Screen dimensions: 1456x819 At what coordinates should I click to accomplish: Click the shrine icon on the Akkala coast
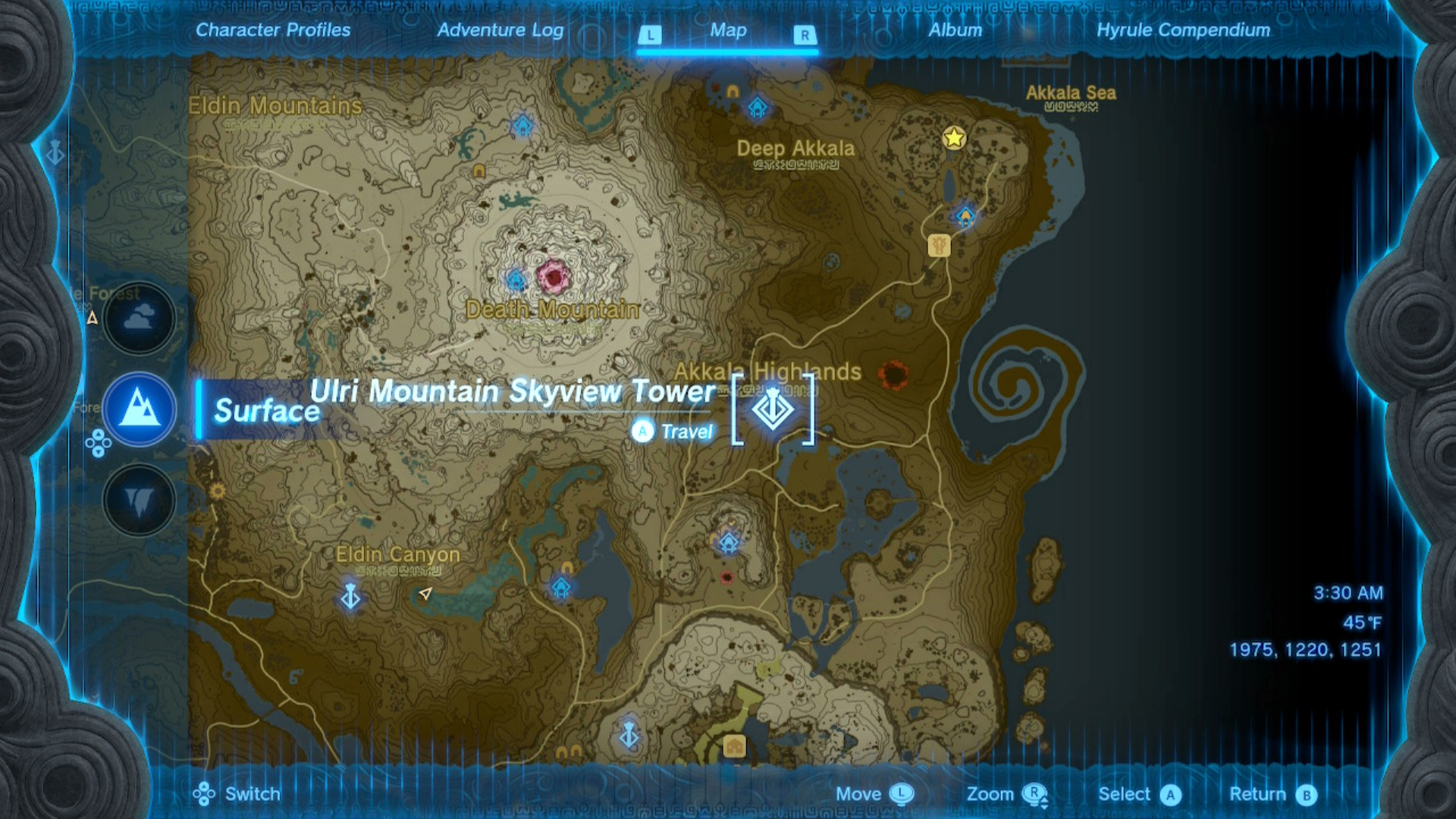pos(965,216)
